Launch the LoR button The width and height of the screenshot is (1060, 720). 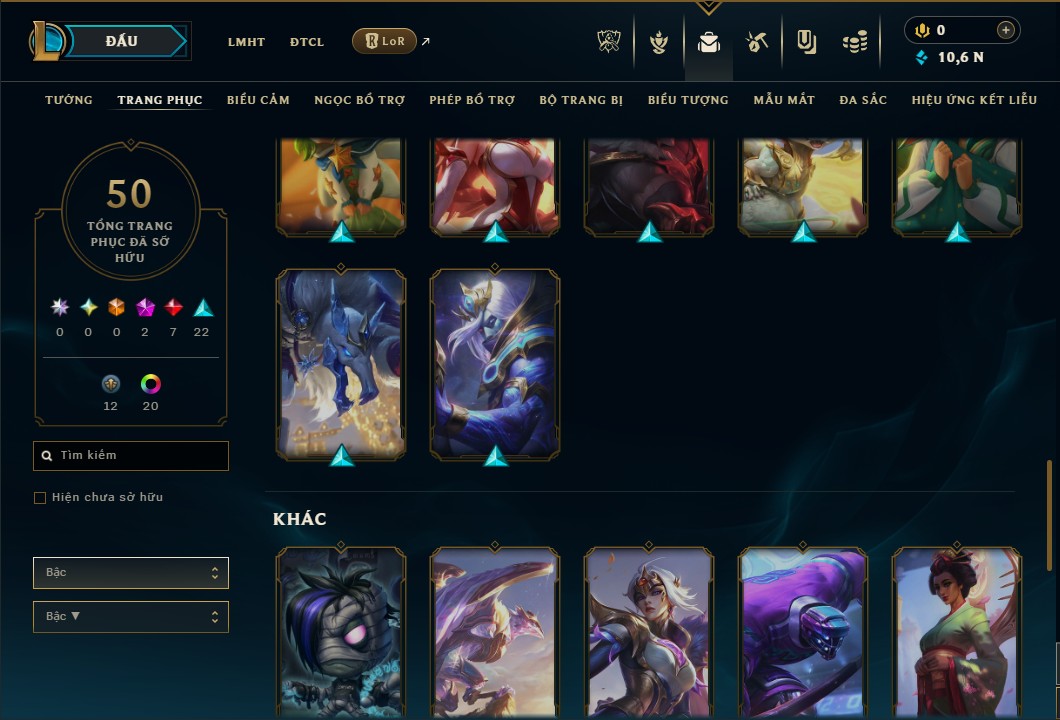point(384,41)
